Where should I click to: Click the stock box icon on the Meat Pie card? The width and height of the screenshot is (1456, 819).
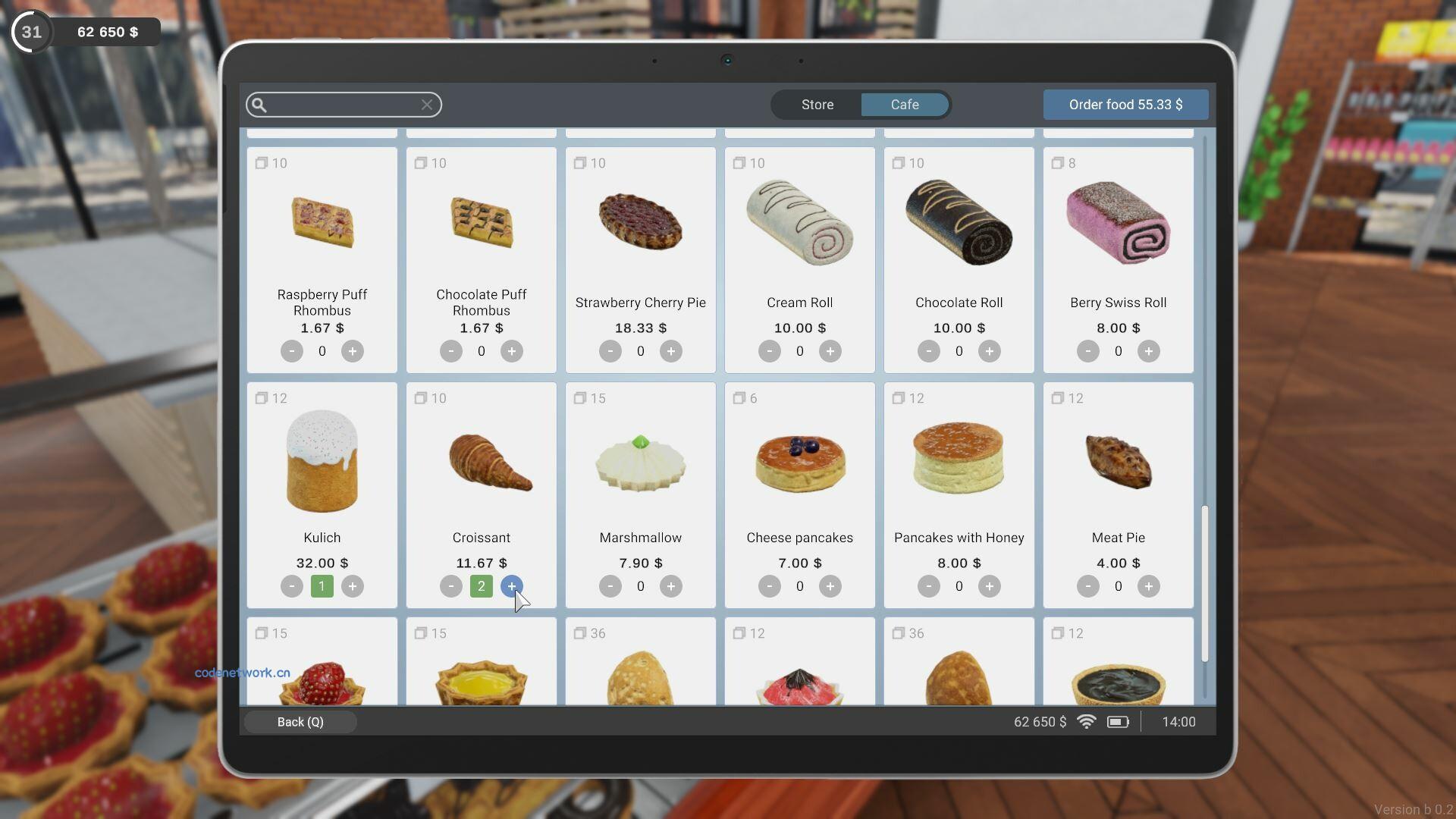coord(1057,398)
